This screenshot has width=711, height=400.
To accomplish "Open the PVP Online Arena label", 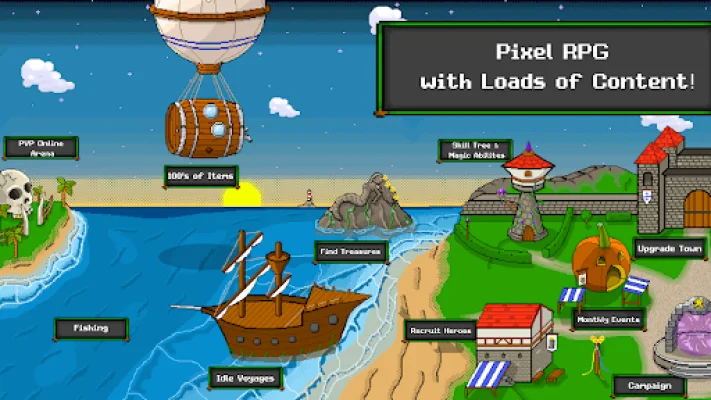I will (x=40, y=147).
